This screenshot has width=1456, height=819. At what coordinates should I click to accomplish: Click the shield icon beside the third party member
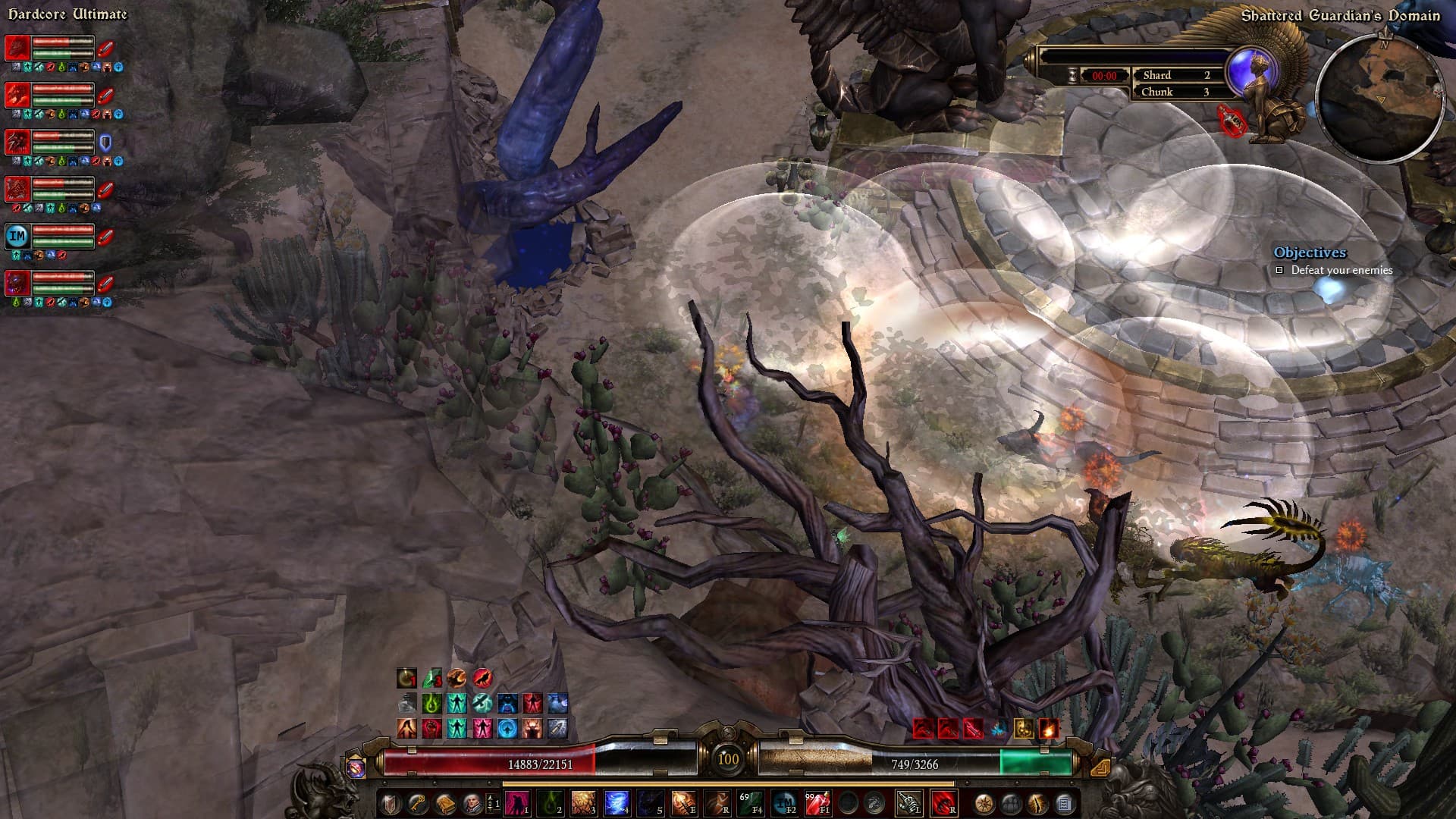105,143
